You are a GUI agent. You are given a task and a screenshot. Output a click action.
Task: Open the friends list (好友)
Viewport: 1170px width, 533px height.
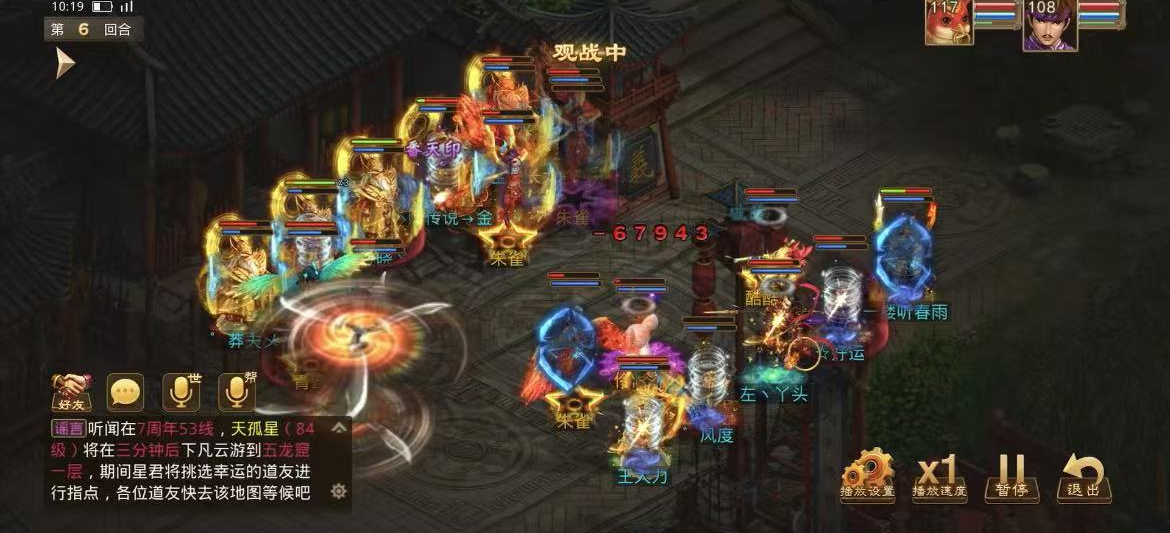pos(72,392)
